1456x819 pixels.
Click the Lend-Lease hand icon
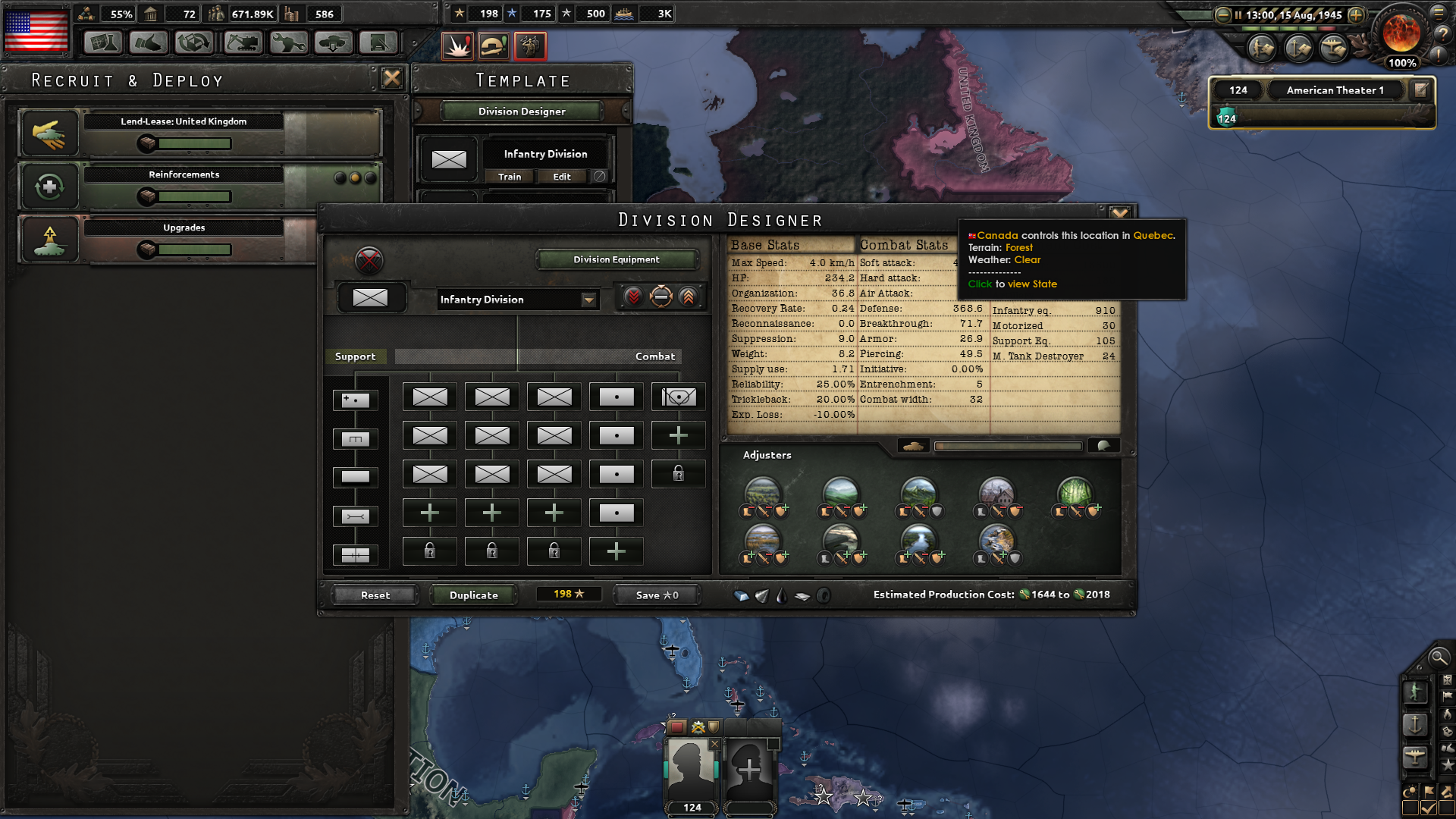coord(49,133)
